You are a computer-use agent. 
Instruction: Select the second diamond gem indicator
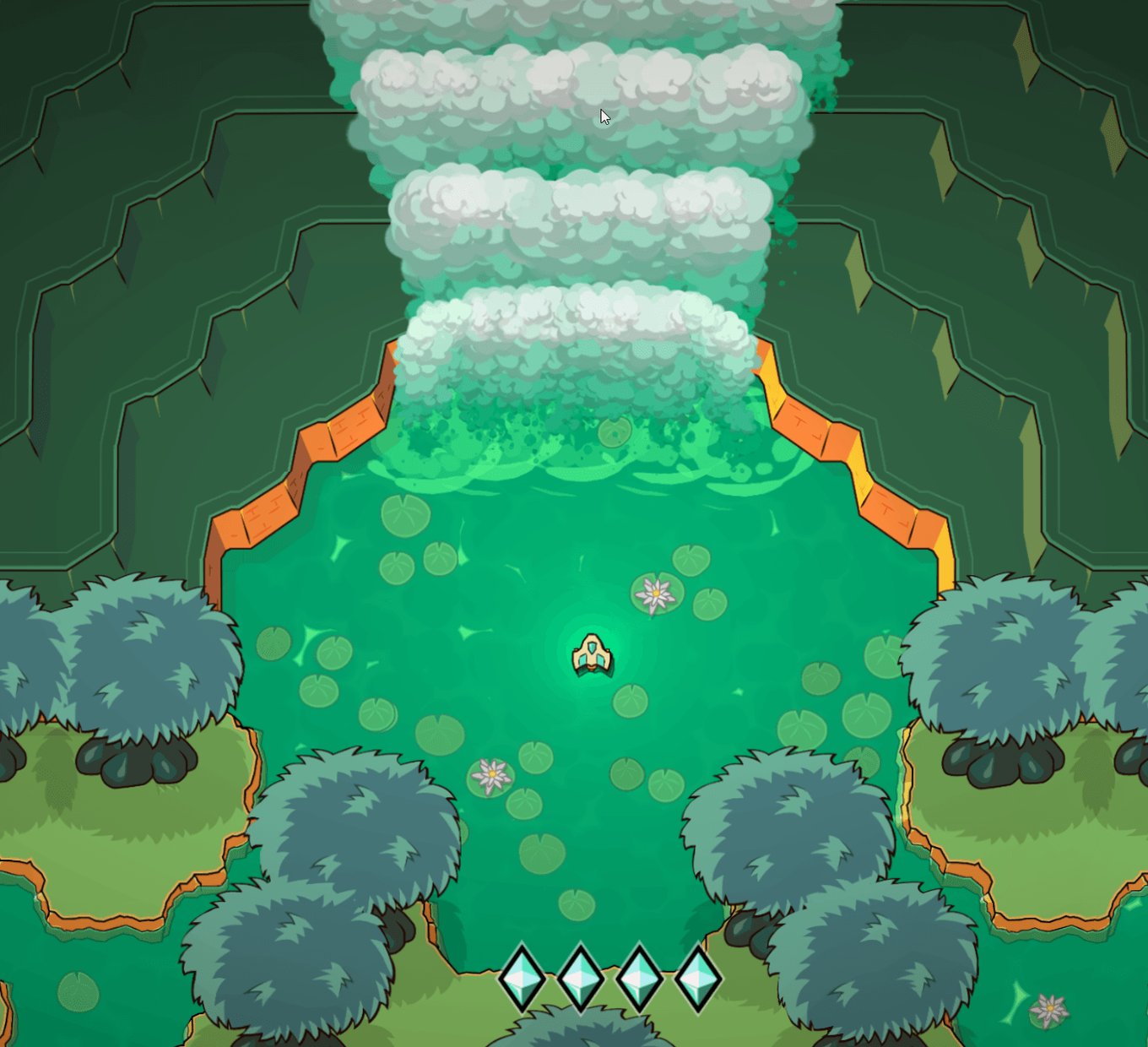(x=581, y=976)
